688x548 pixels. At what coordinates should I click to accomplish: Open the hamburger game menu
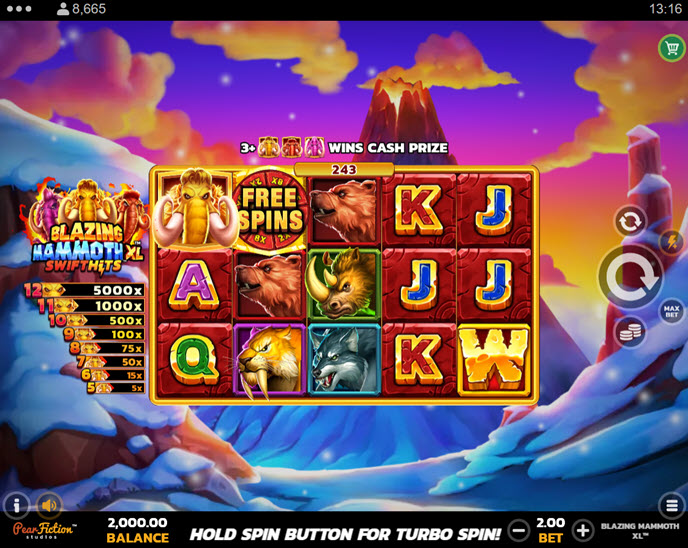(x=670, y=504)
